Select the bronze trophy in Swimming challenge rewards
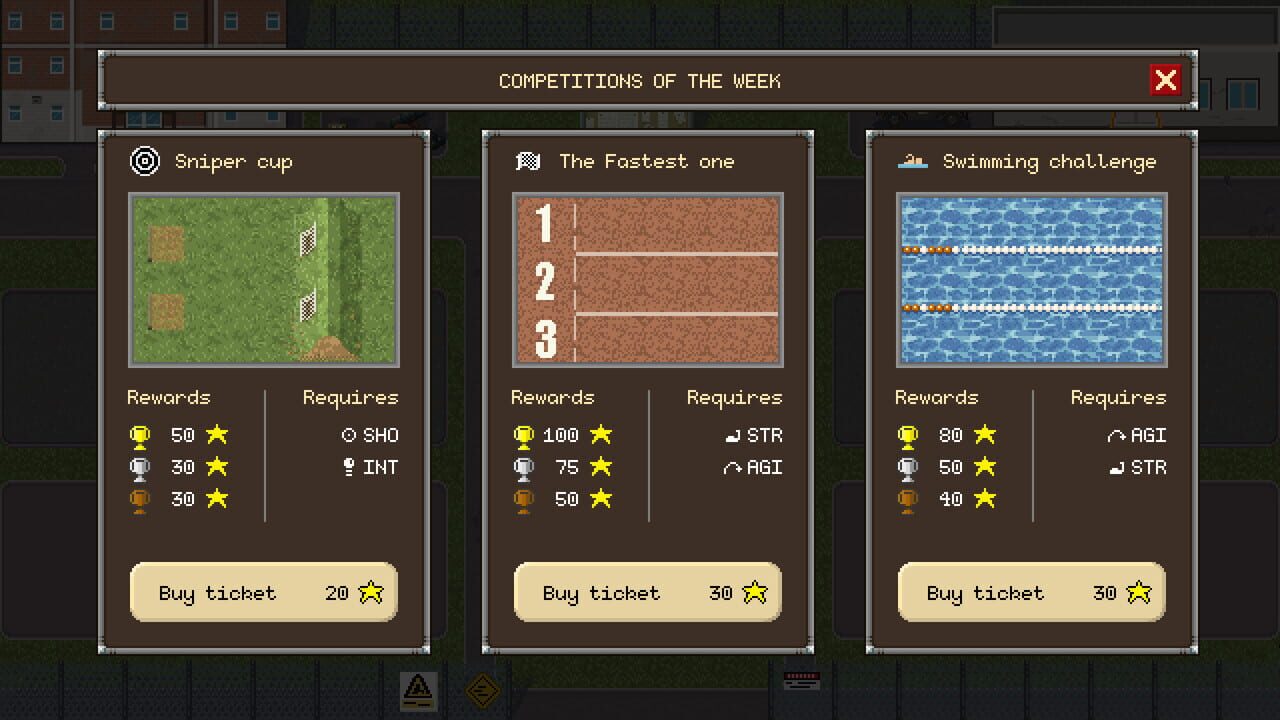This screenshot has width=1280, height=720. 907,499
